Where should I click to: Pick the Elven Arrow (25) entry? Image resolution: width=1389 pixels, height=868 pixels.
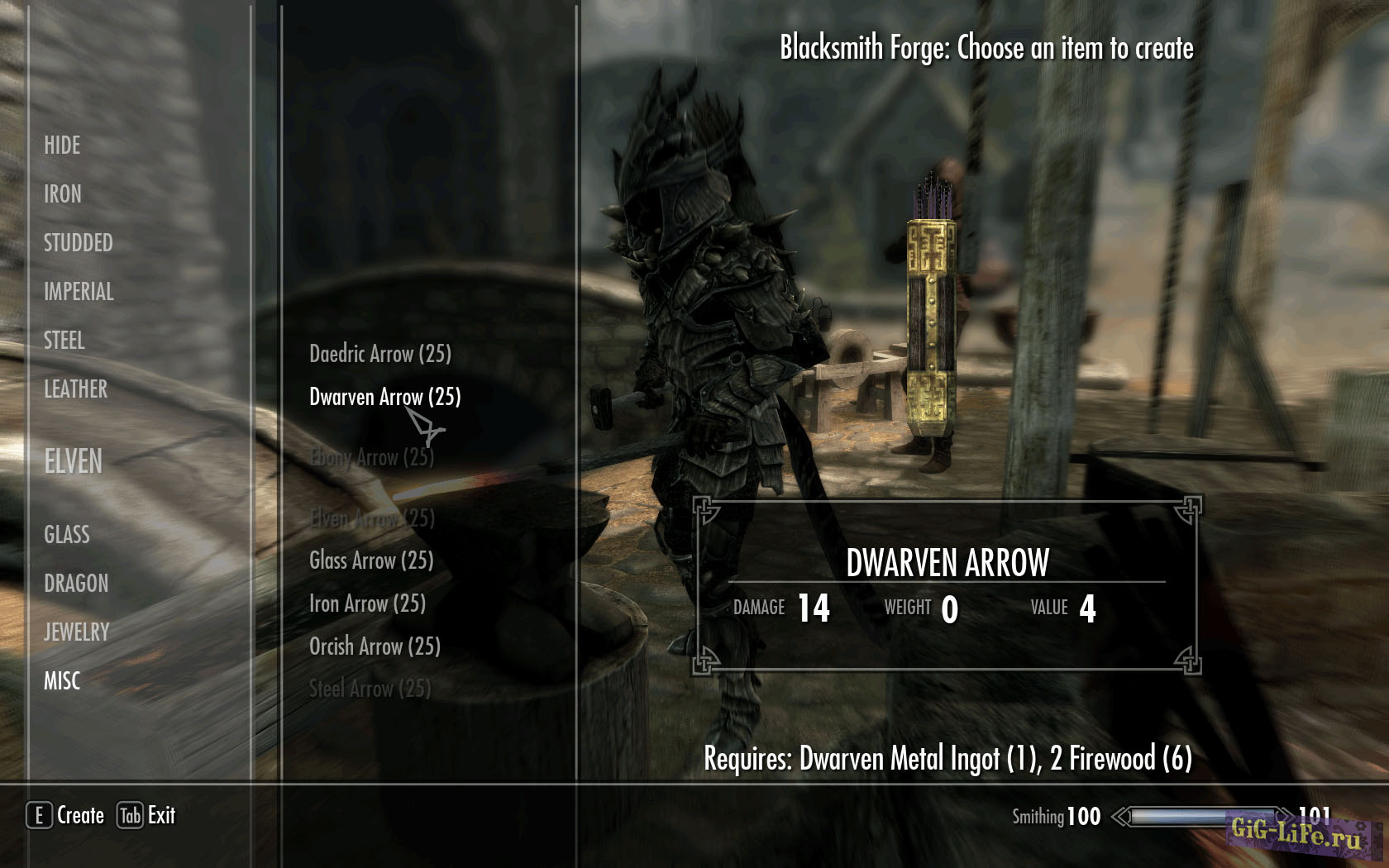[372, 518]
